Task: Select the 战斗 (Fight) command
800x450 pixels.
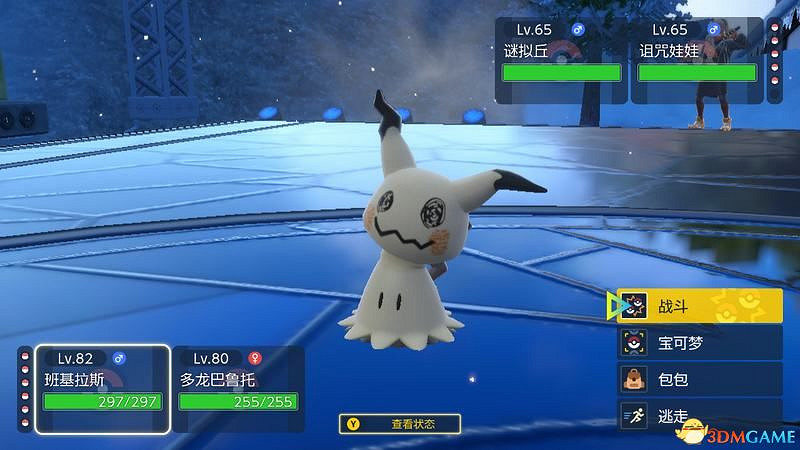Action: click(x=699, y=305)
